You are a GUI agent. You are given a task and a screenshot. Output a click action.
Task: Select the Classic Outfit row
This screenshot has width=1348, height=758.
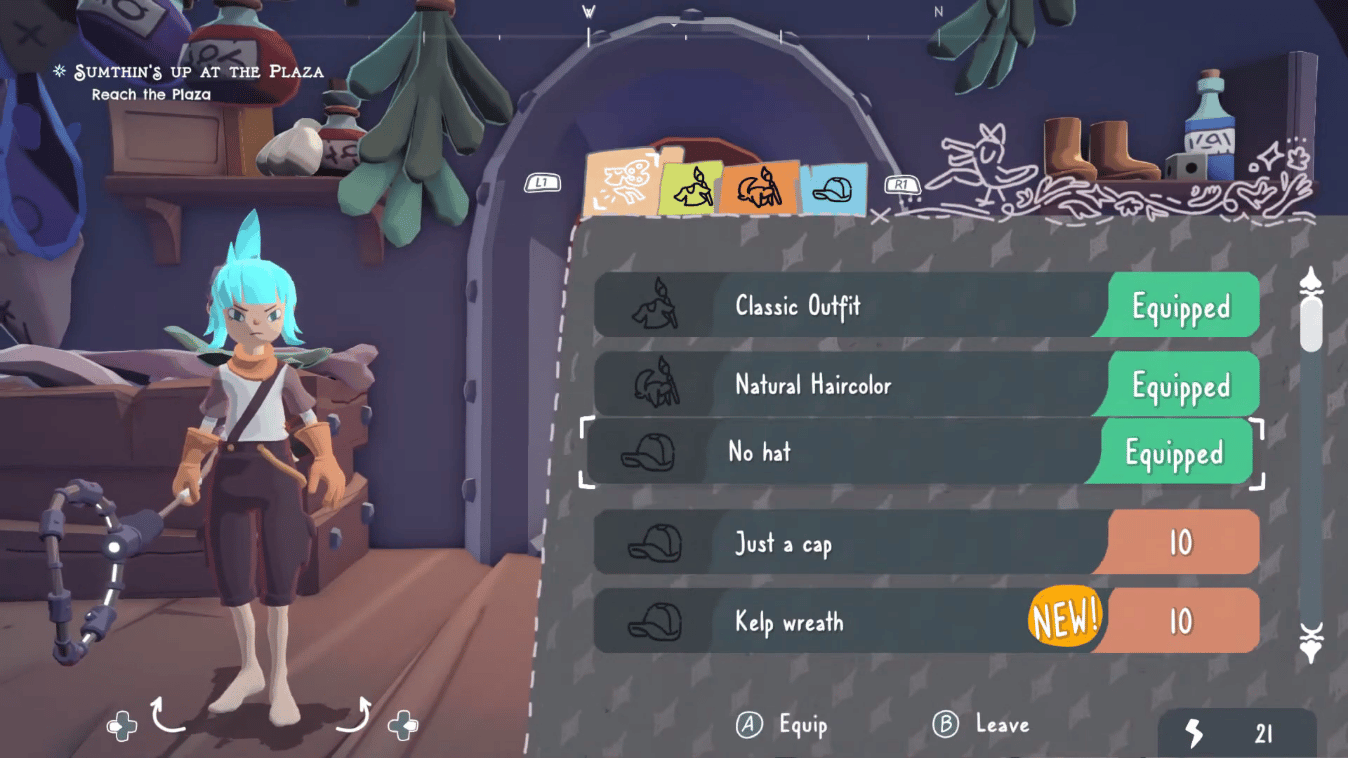point(850,305)
